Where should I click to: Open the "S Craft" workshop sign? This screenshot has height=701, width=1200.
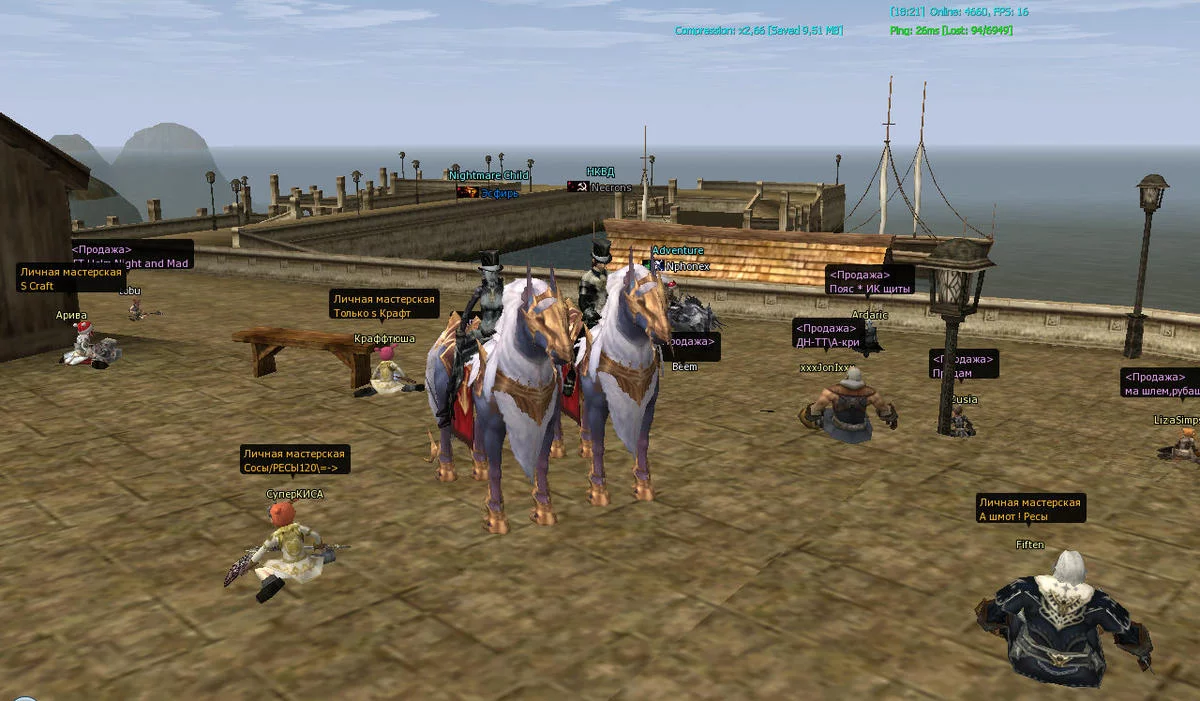pyautogui.click(x=70, y=279)
